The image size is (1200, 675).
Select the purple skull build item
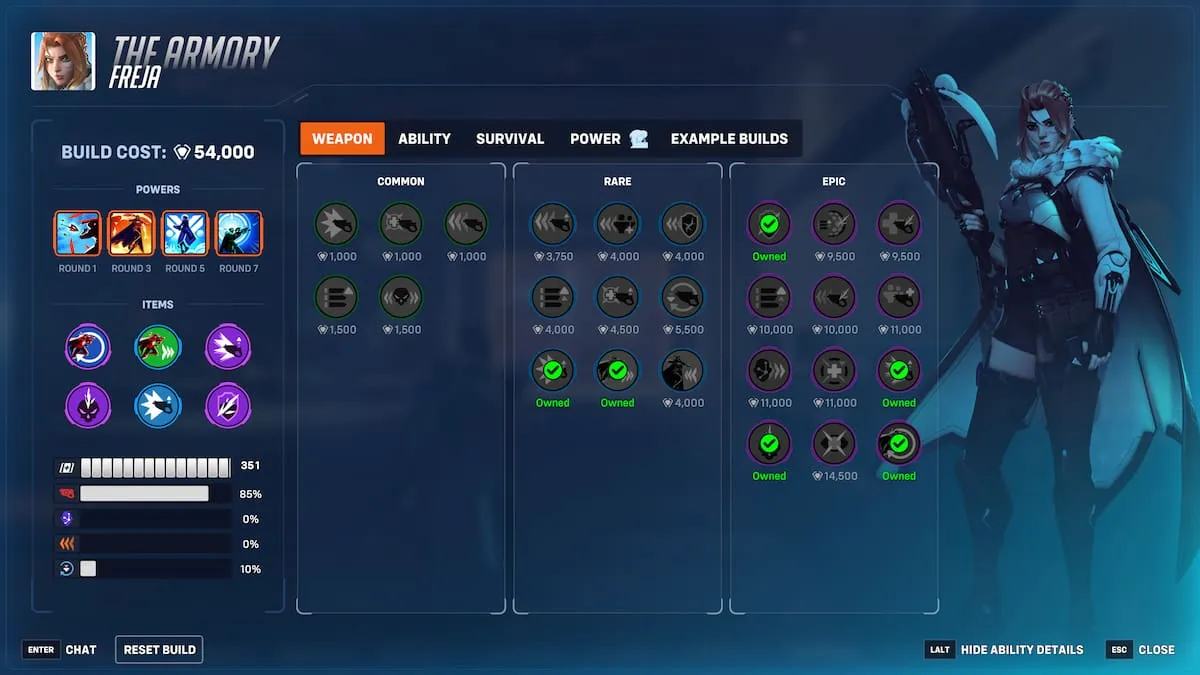click(x=87, y=407)
